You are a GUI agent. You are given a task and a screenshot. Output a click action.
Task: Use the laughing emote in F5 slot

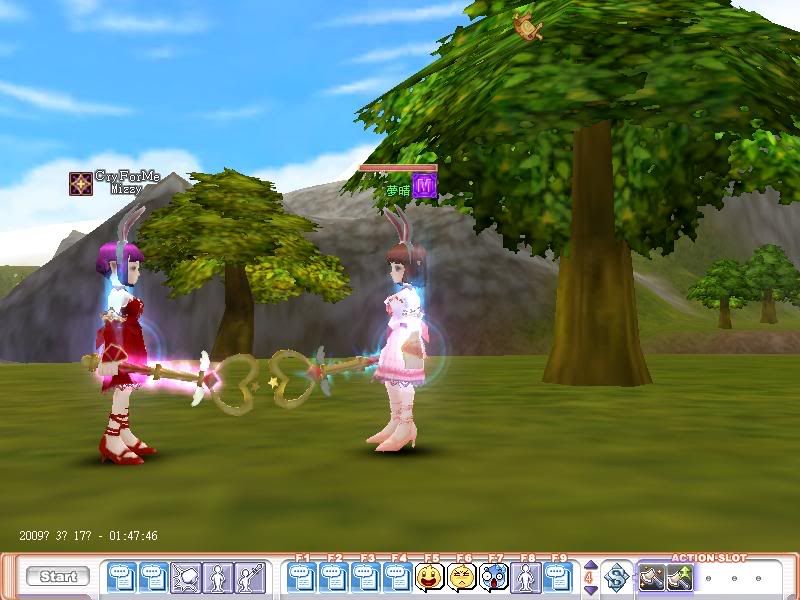430,577
